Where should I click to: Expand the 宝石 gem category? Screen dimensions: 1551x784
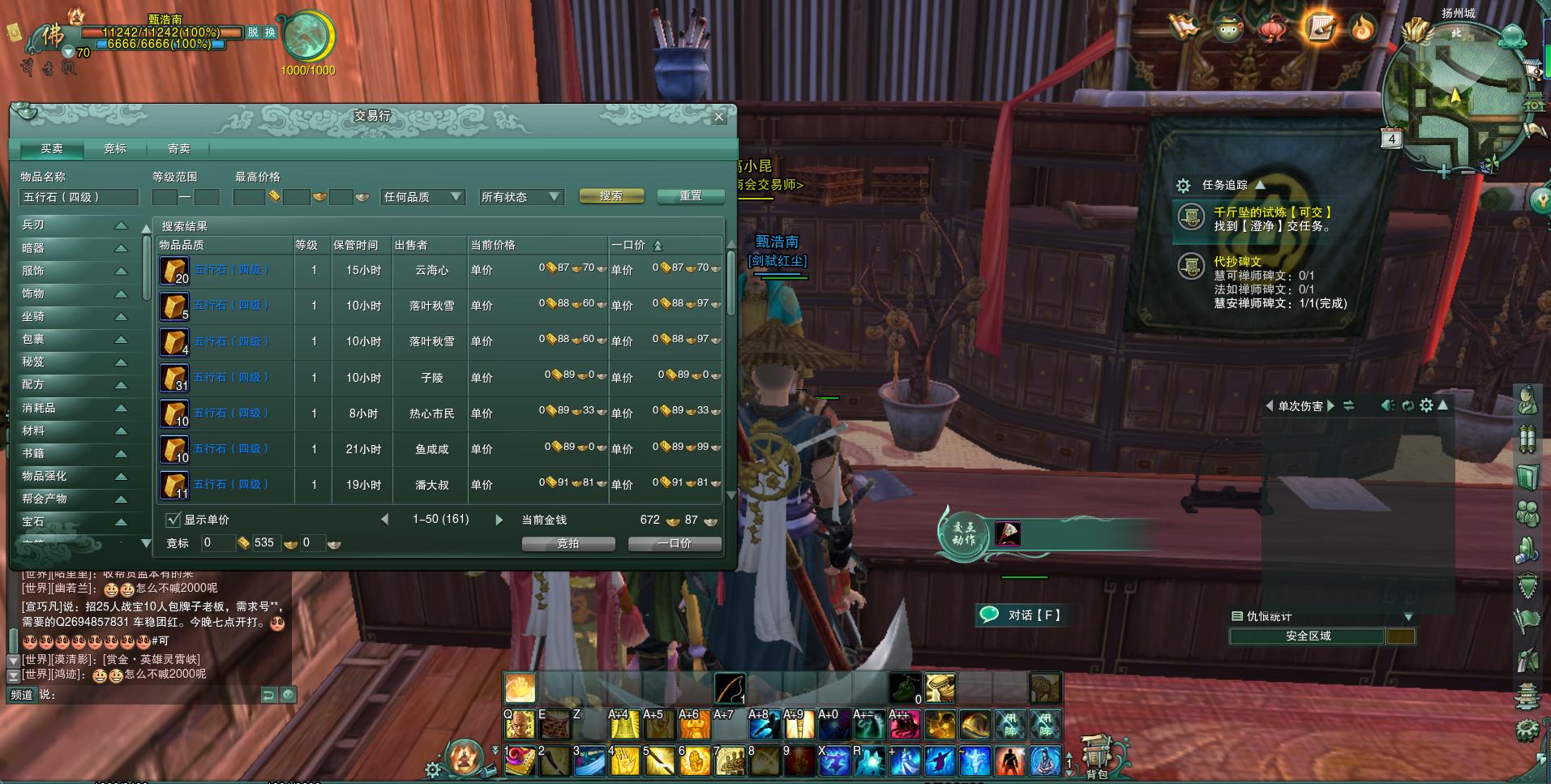coord(75,522)
